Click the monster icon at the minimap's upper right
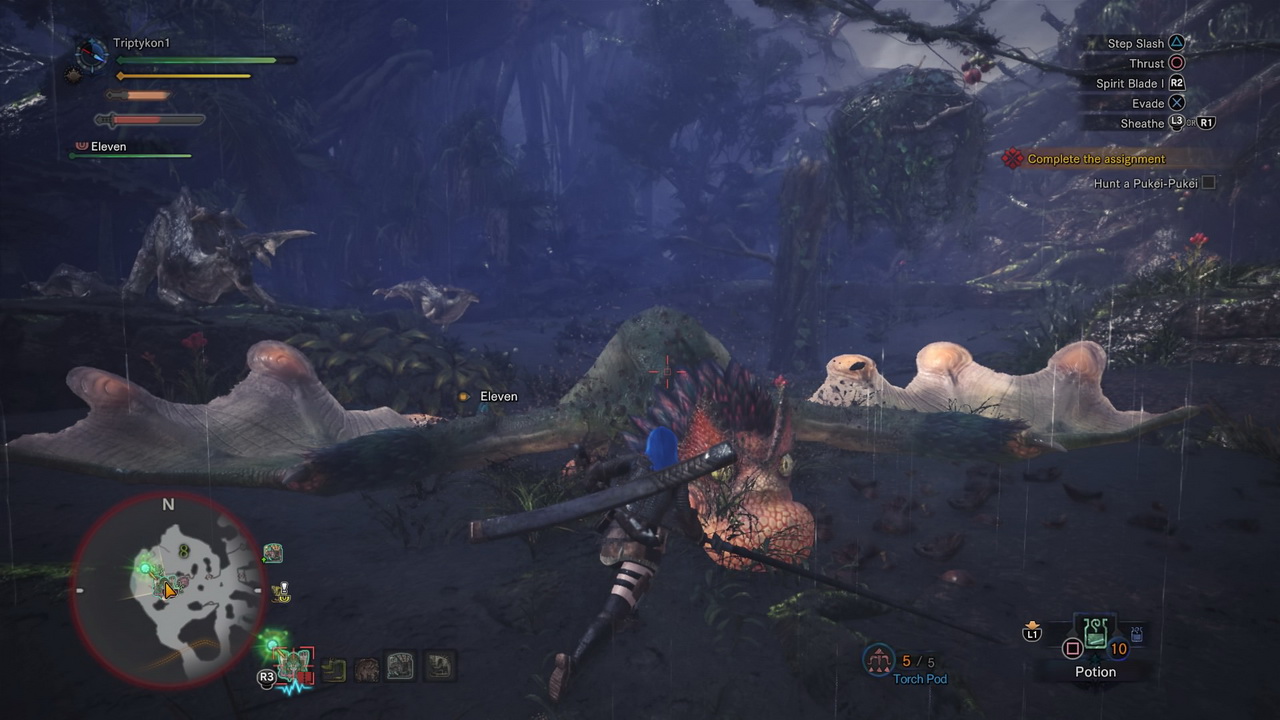Viewport: 1280px width, 720px height. pyautogui.click(x=272, y=553)
